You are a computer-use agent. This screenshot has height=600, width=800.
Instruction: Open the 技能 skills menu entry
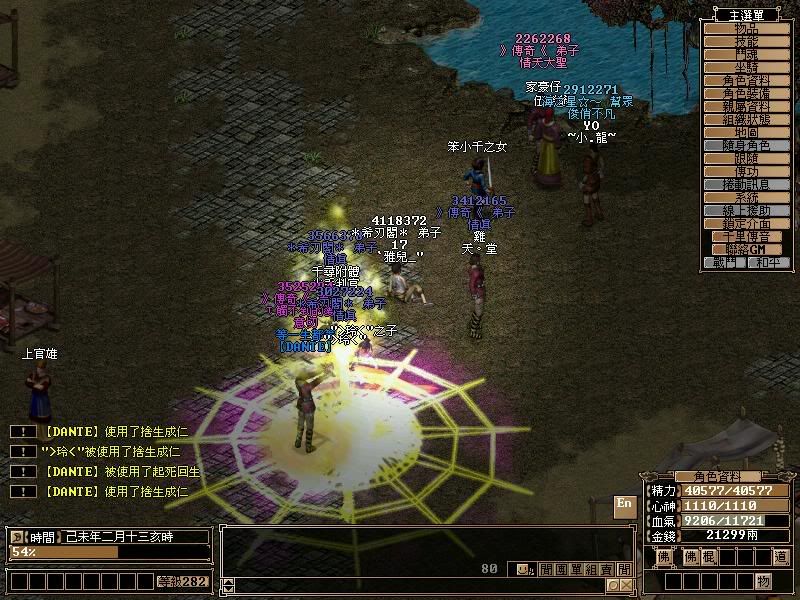pyautogui.click(x=746, y=41)
